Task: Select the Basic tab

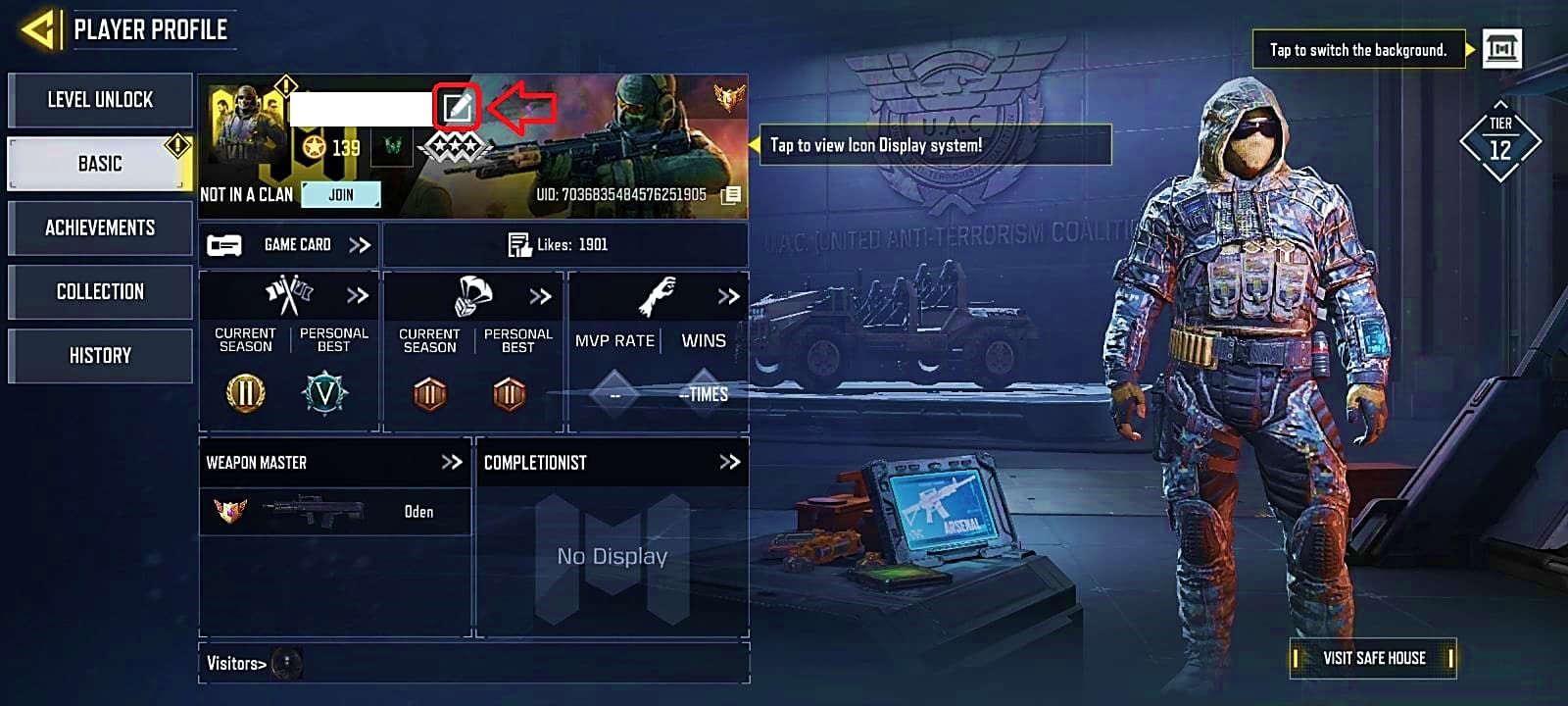Action: point(100,164)
